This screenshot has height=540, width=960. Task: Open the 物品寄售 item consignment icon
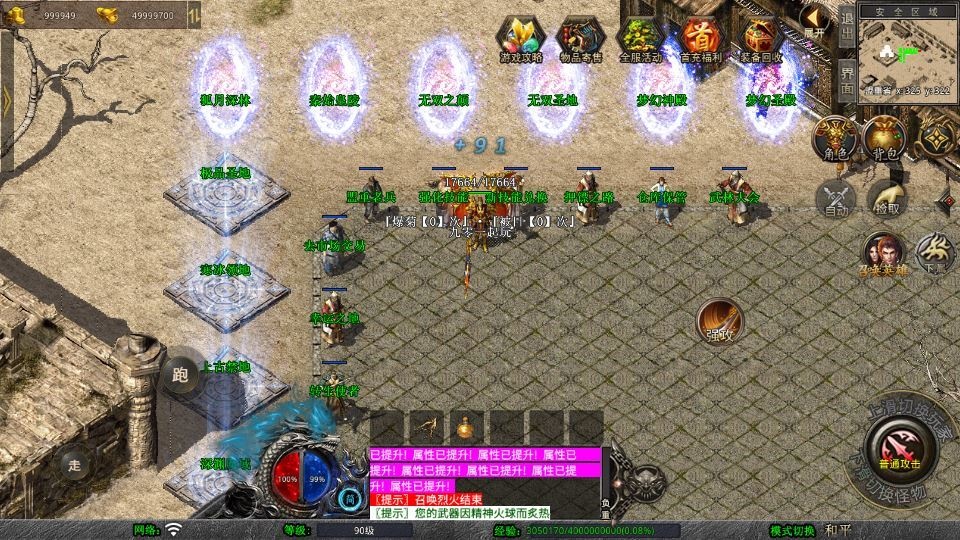pos(580,40)
